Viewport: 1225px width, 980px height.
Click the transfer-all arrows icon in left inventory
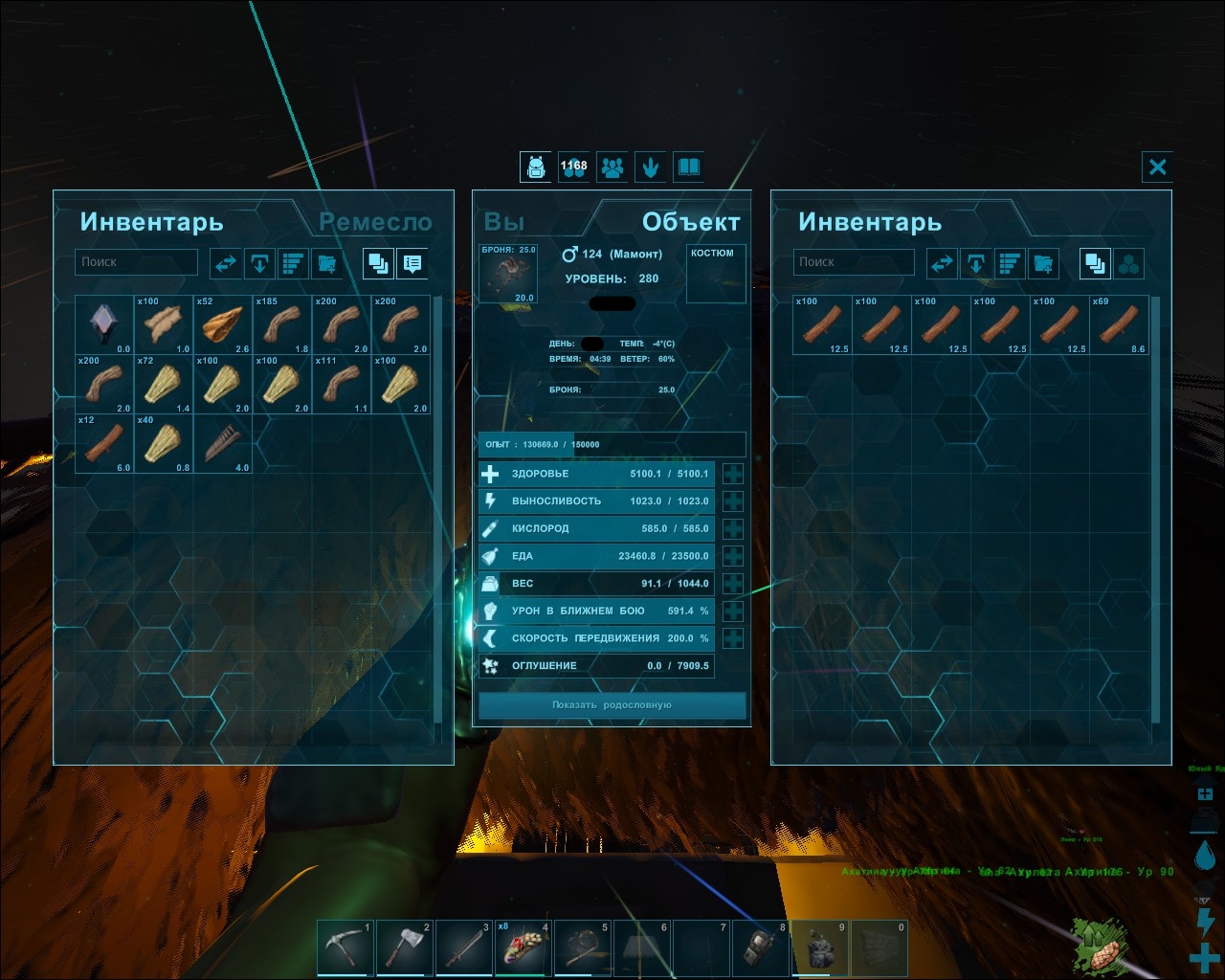[226, 263]
